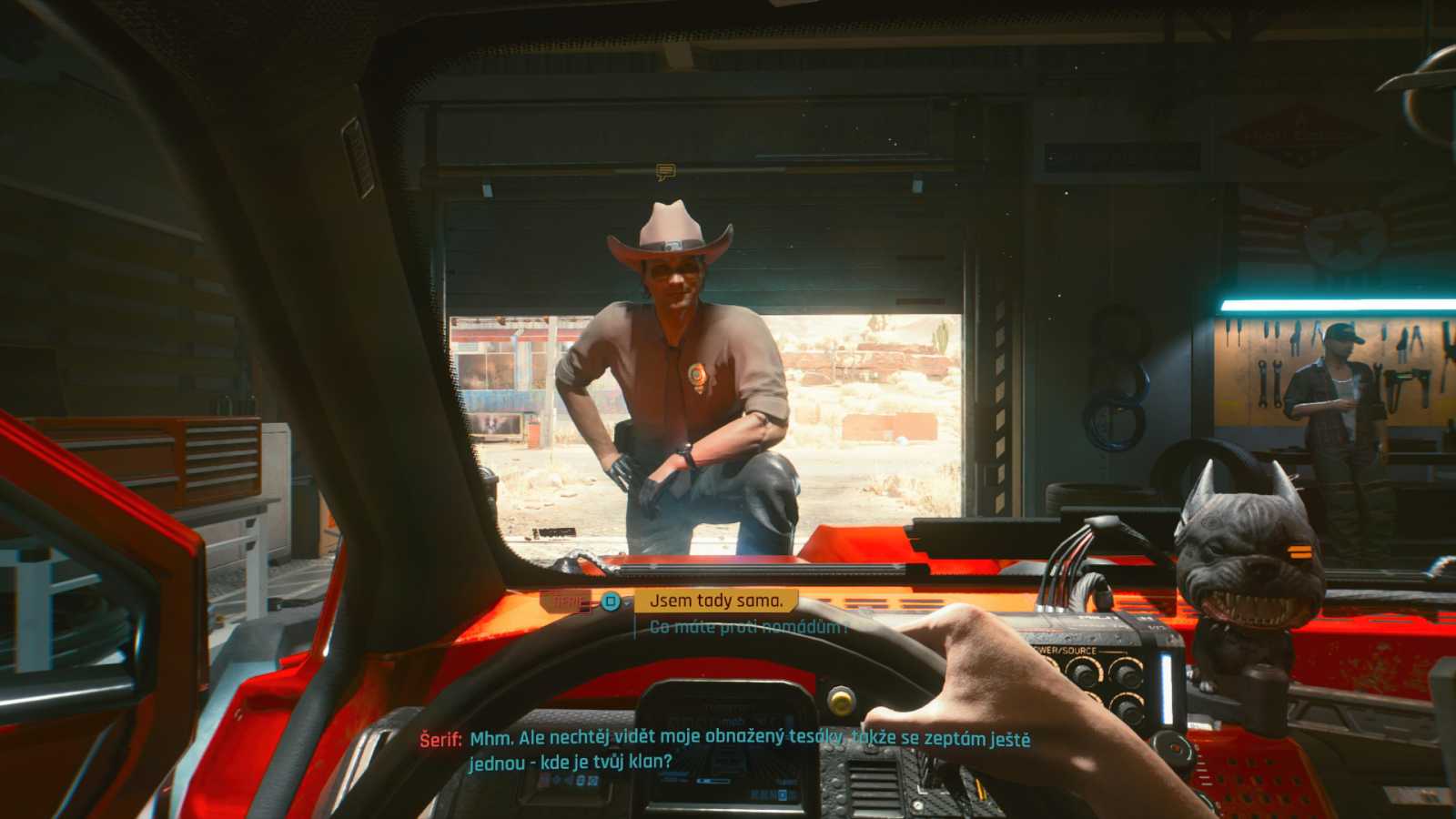The width and height of the screenshot is (1456, 819).
Task: Select the reply "Jsem tady sama."
Action: tap(716, 601)
